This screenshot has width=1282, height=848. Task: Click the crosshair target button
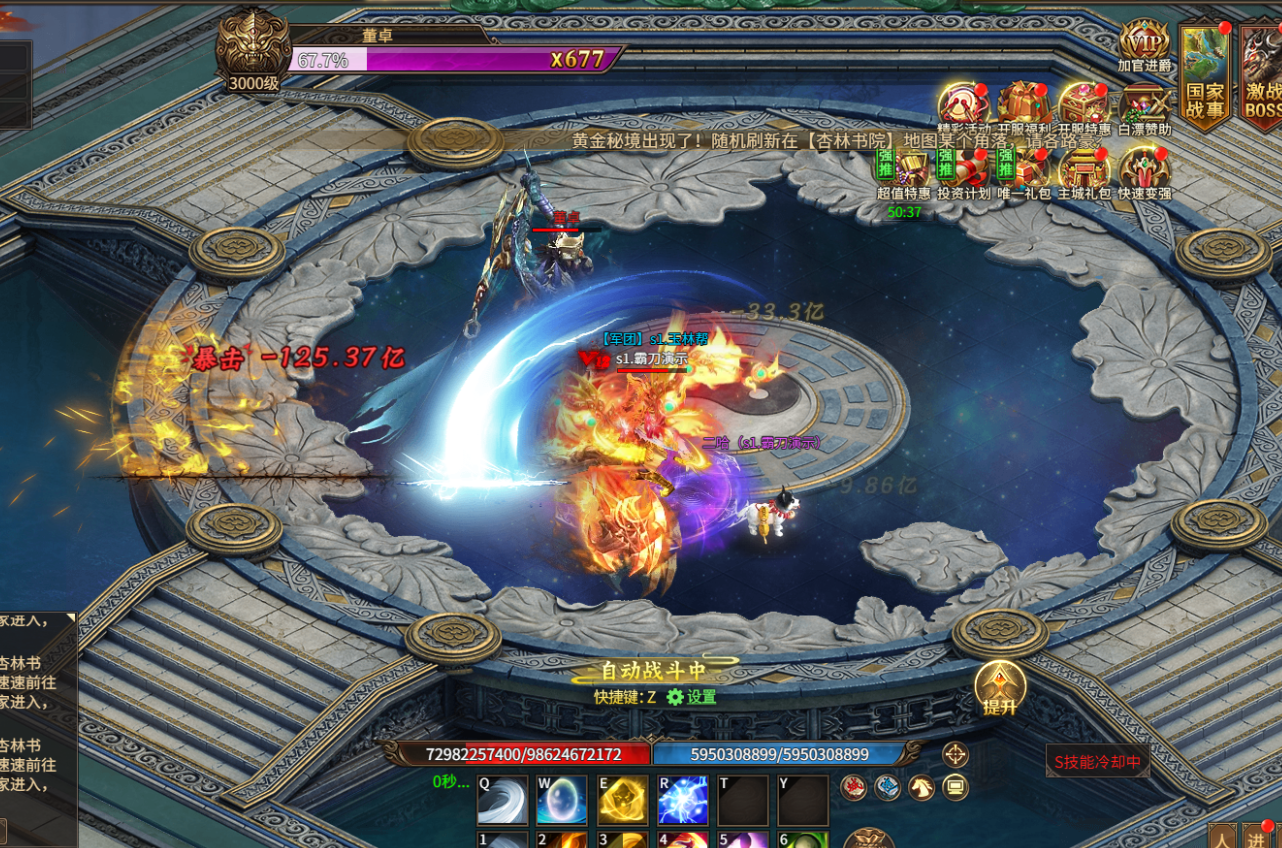tap(955, 755)
